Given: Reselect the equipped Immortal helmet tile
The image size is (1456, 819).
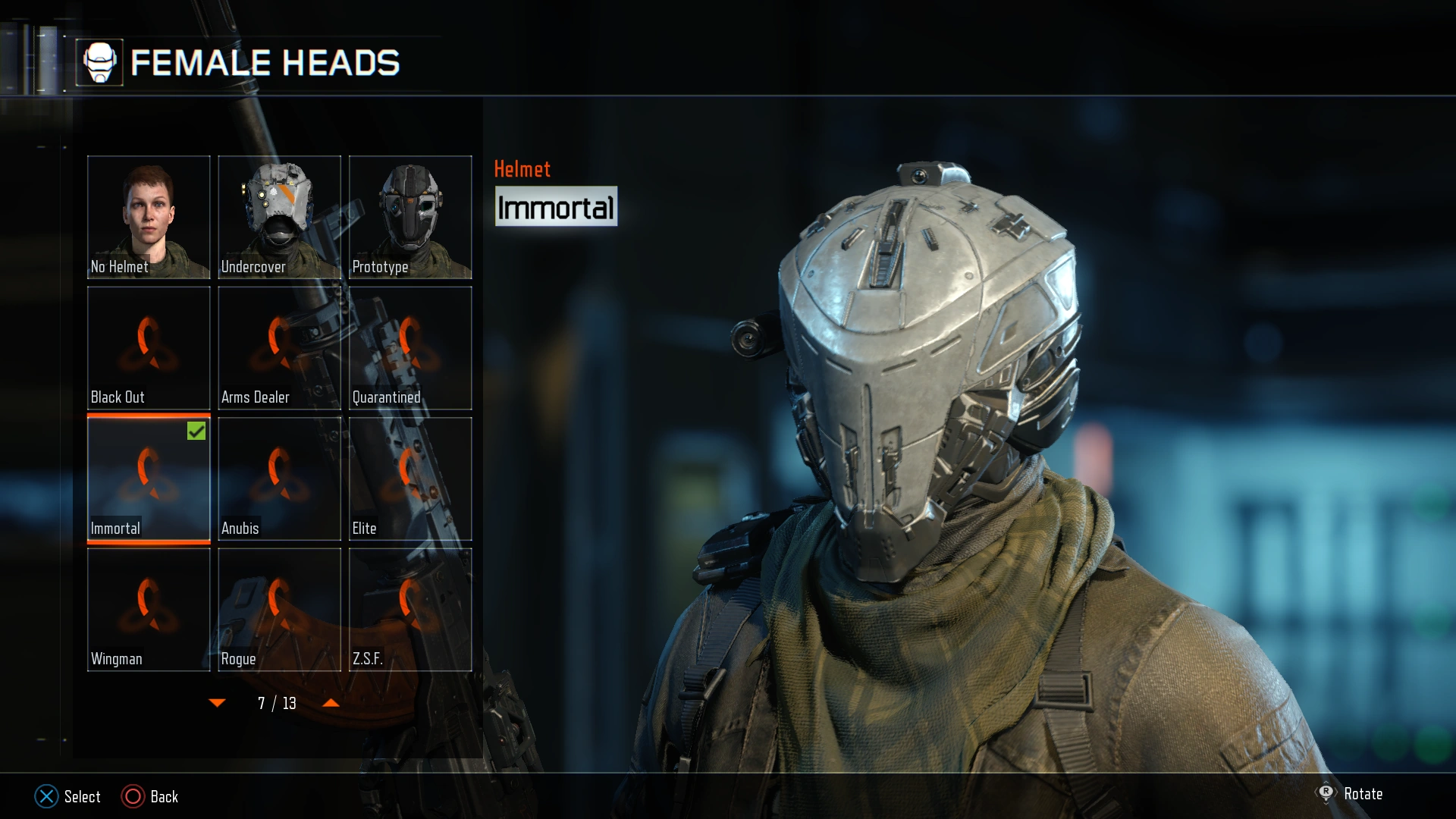Looking at the screenshot, I should (149, 479).
